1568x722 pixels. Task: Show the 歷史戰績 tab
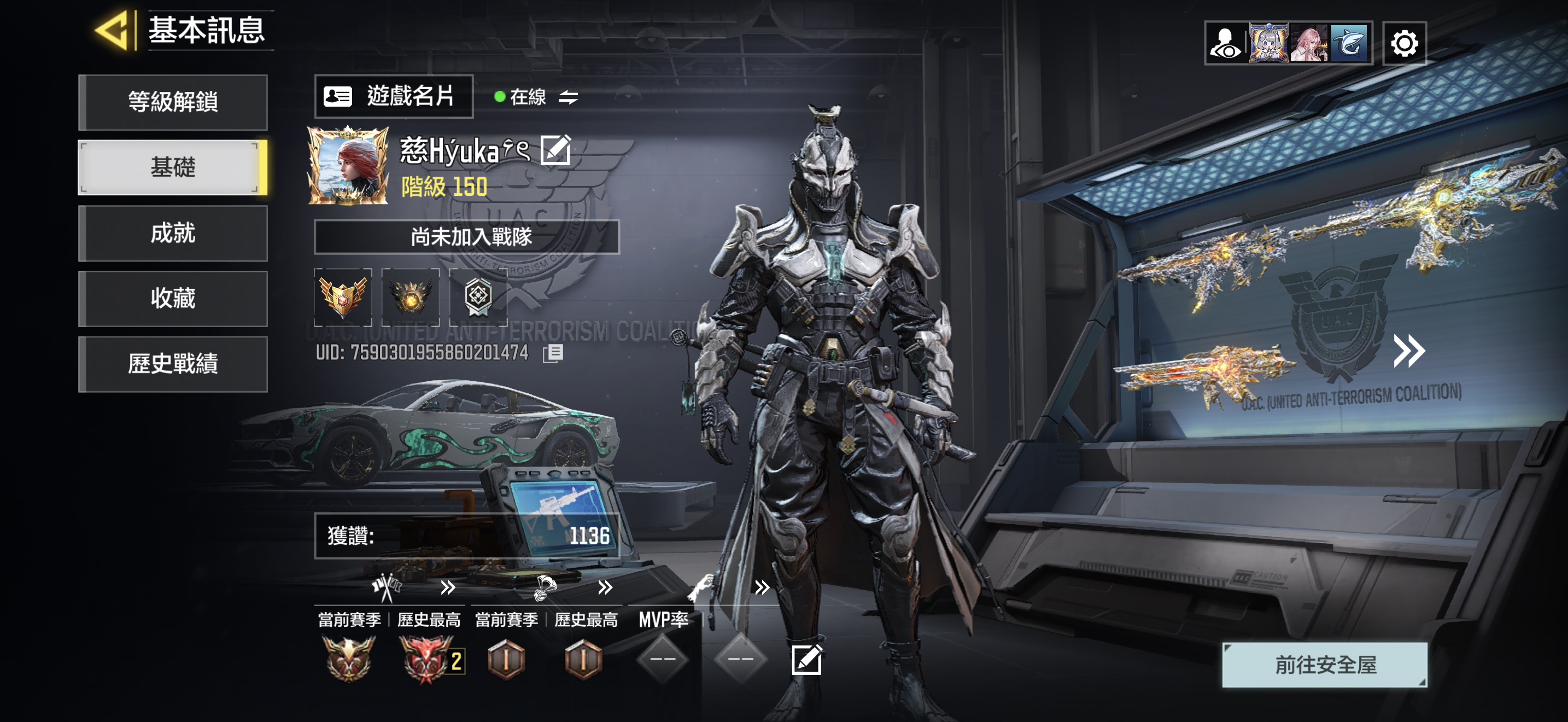point(173,364)
